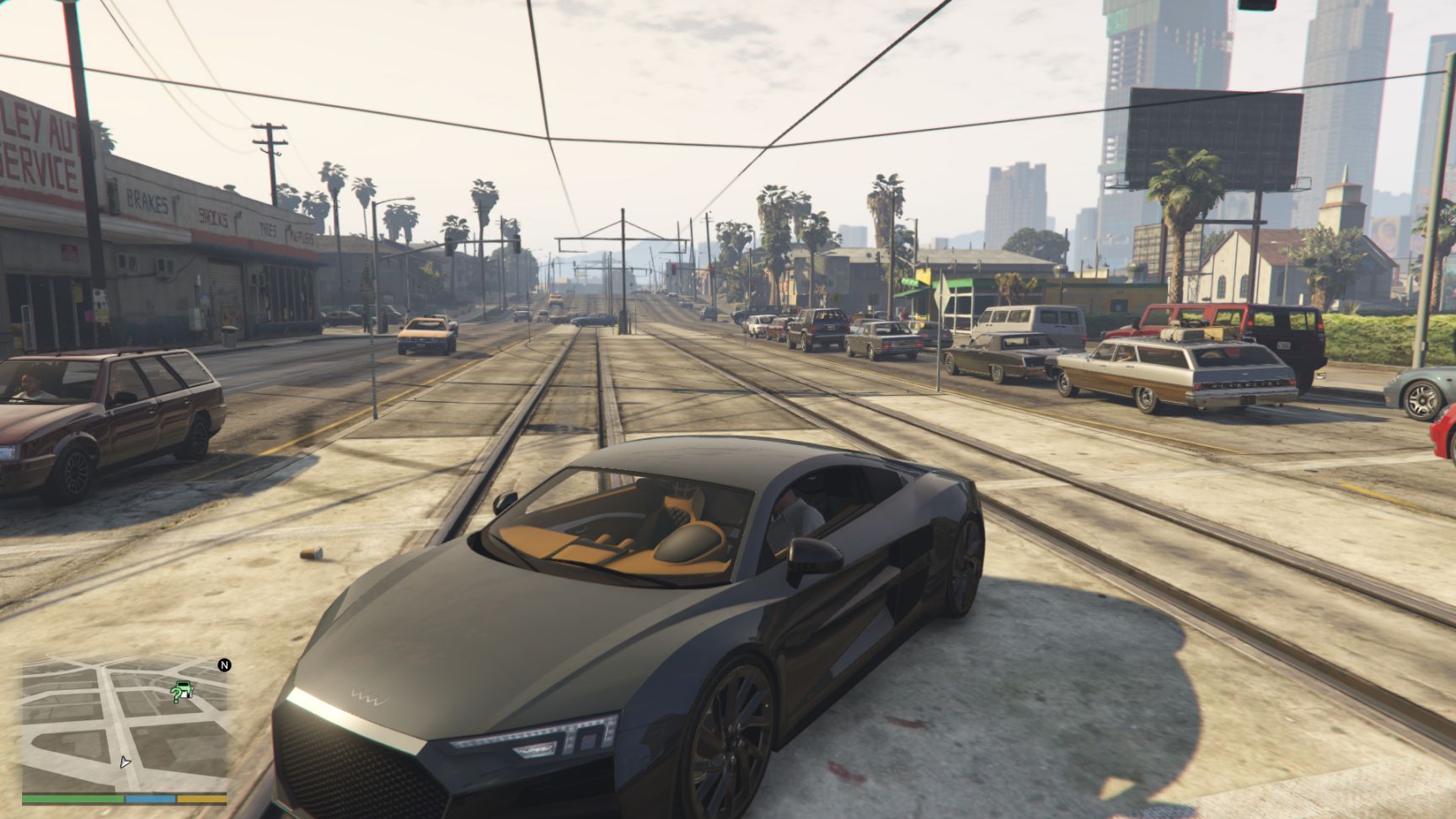Select the question mark marker on the minimap
Screen dimensions: 1456x819
click(177, 695)
